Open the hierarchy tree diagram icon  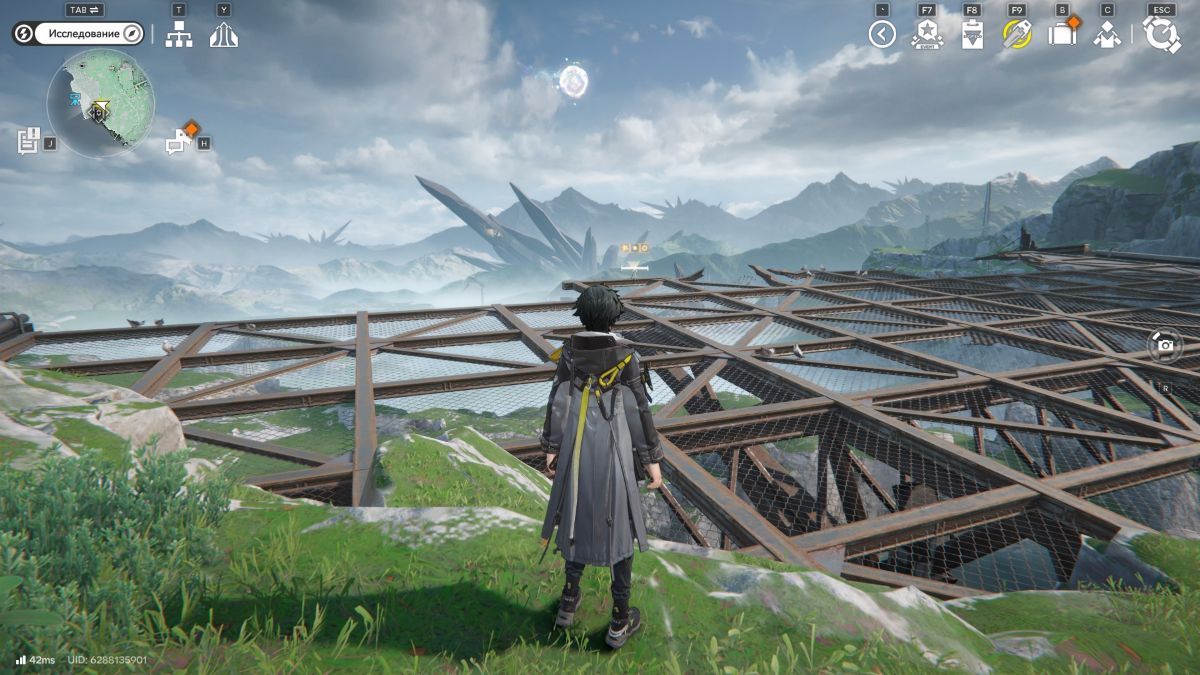[179, 35]
